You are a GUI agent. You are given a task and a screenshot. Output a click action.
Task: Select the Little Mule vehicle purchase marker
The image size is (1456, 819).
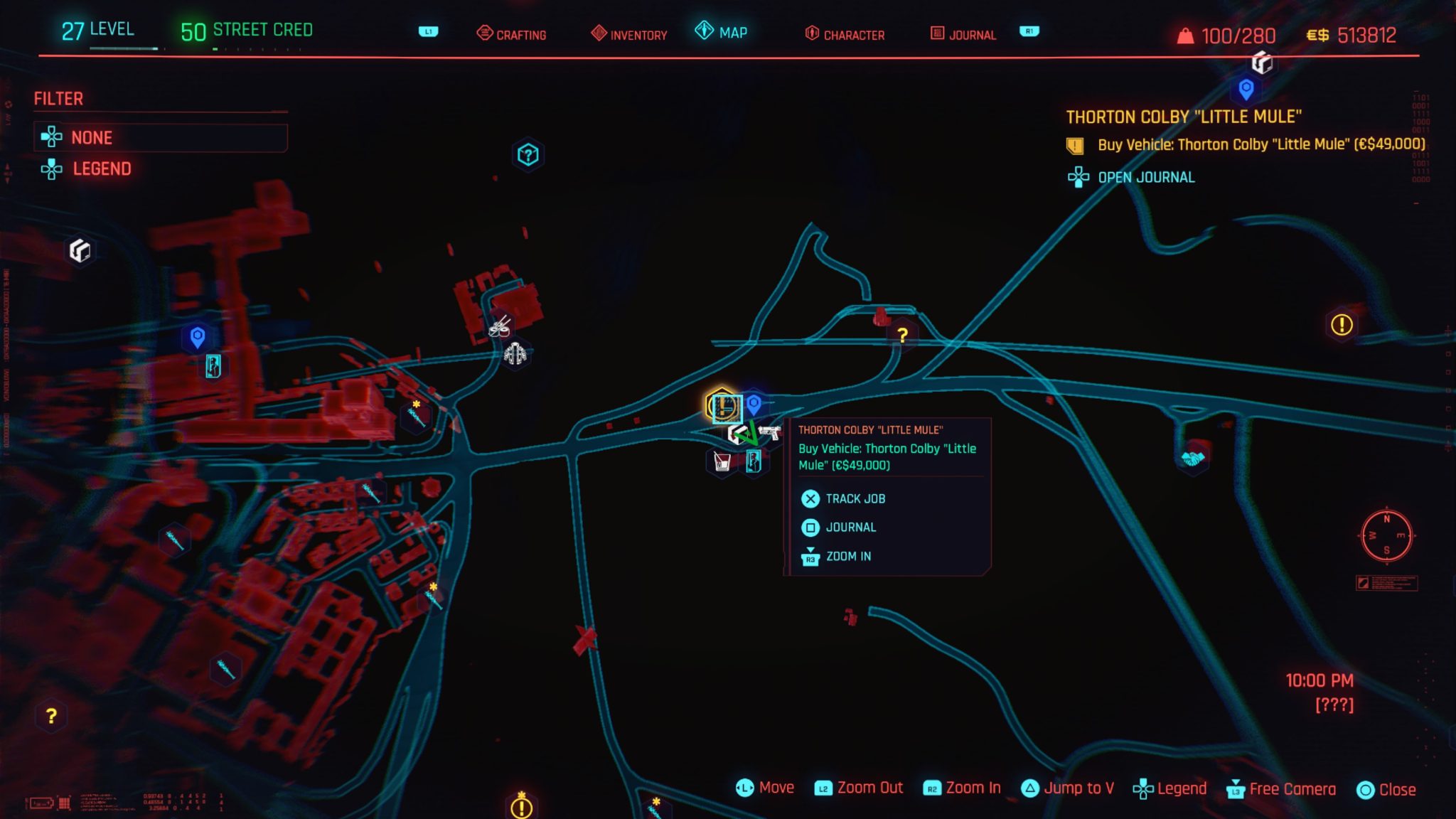click(721, 407)
